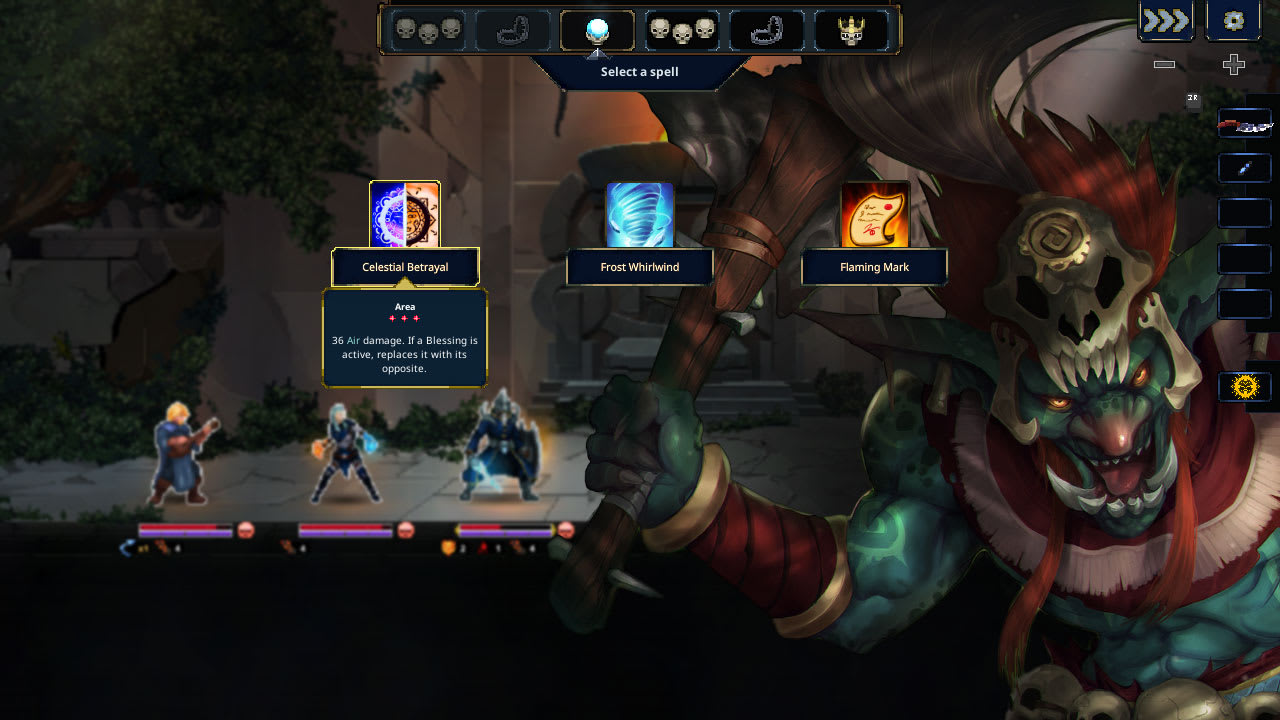Click the zoom-in plus control
The image size is (1280, 720).
click(x=1232, y=65)
